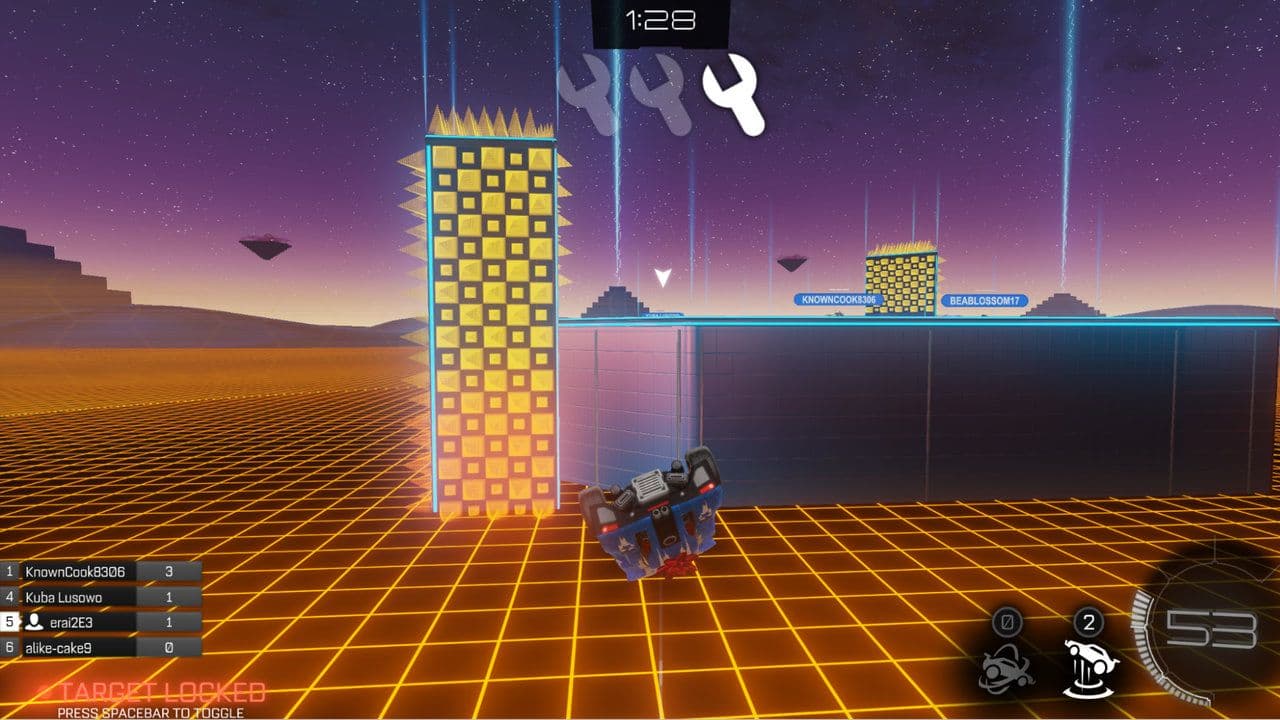Click the charge counter bubble above the stomp icon

click(1089, 622)
